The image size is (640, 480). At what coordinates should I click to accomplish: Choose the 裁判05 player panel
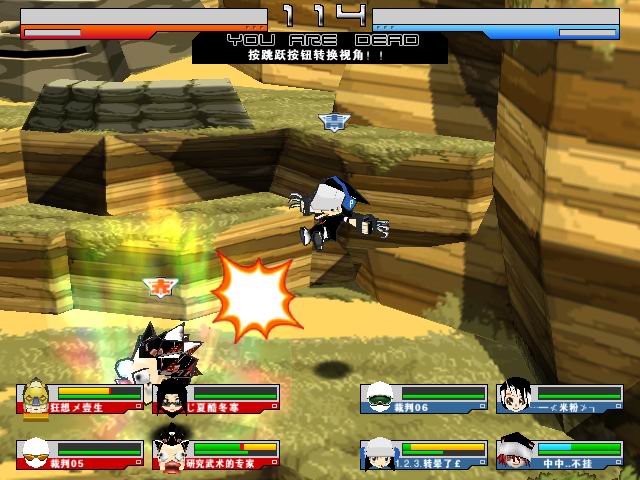[80, 454]
